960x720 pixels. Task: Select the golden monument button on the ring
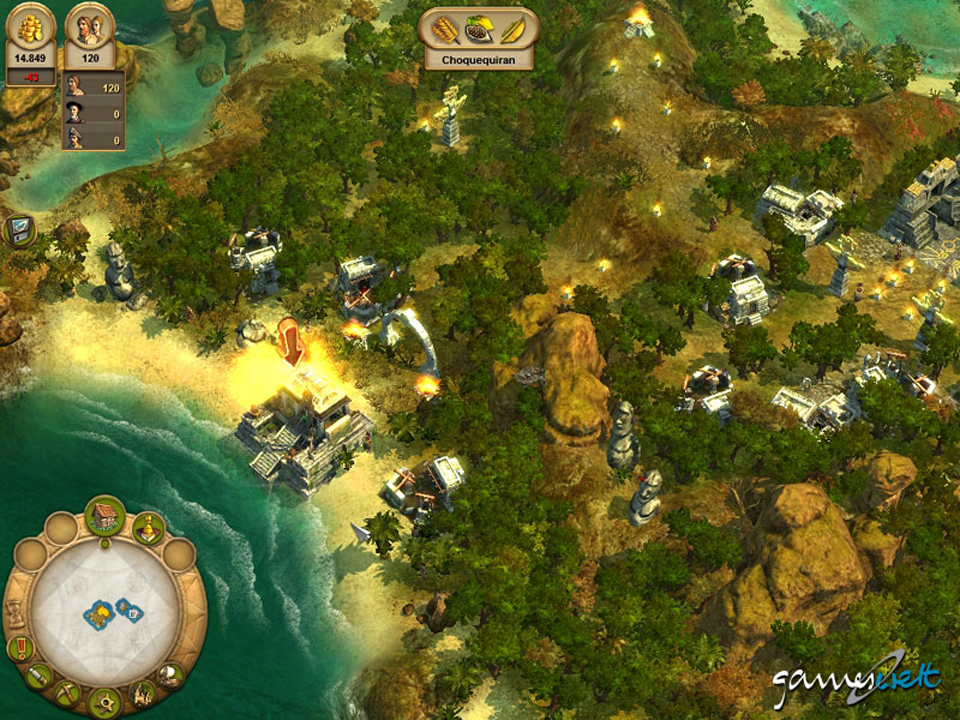[x=148, y=526]
